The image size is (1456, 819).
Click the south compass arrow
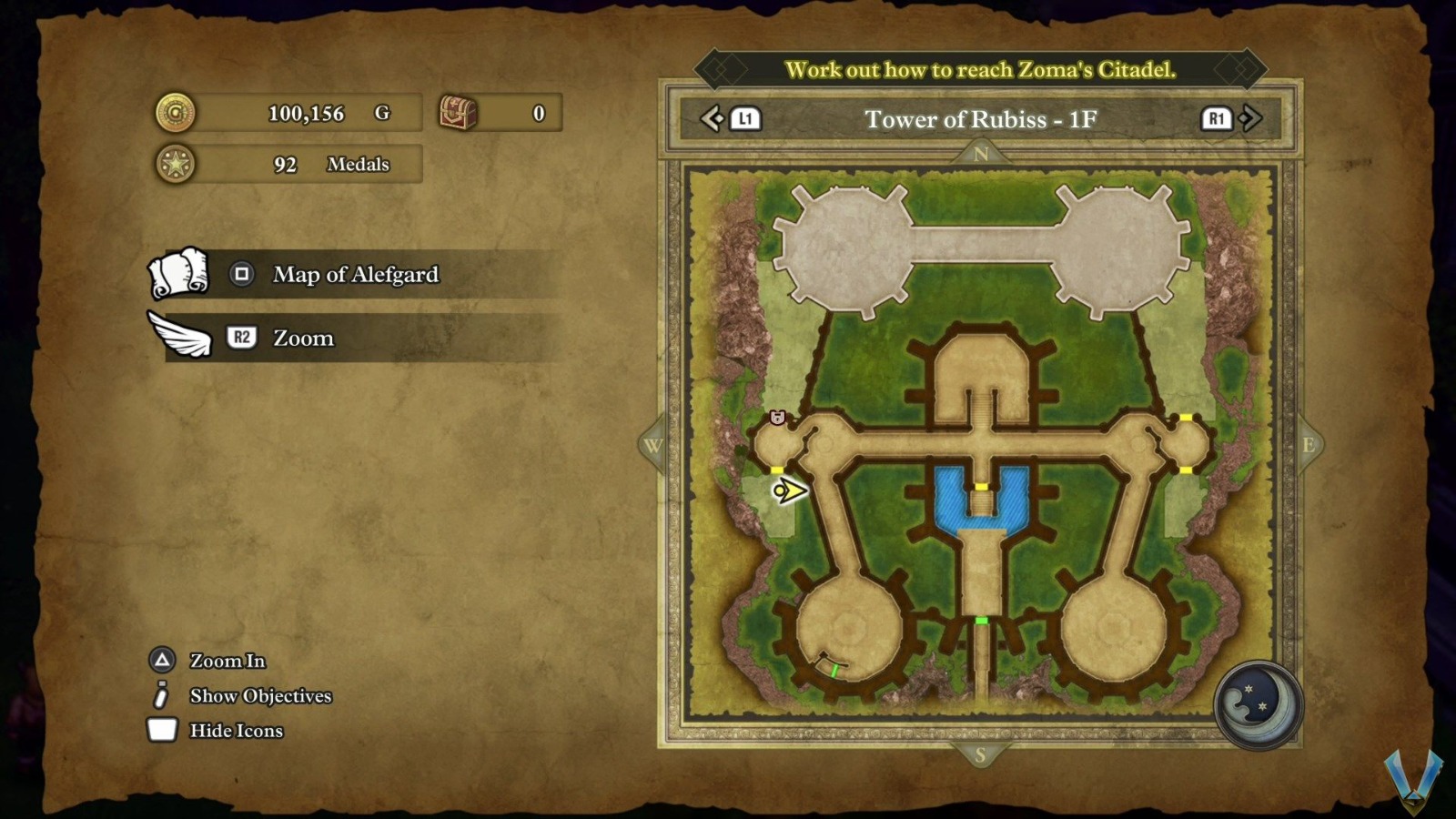click(x=980, y=754)
